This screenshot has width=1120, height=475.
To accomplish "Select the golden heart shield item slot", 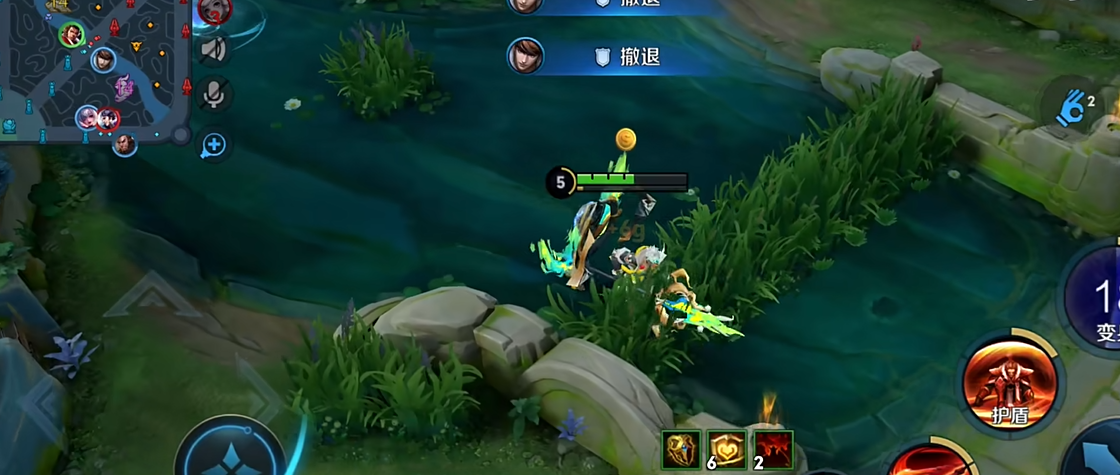I will pyautogui.click(x=727, y=450).
